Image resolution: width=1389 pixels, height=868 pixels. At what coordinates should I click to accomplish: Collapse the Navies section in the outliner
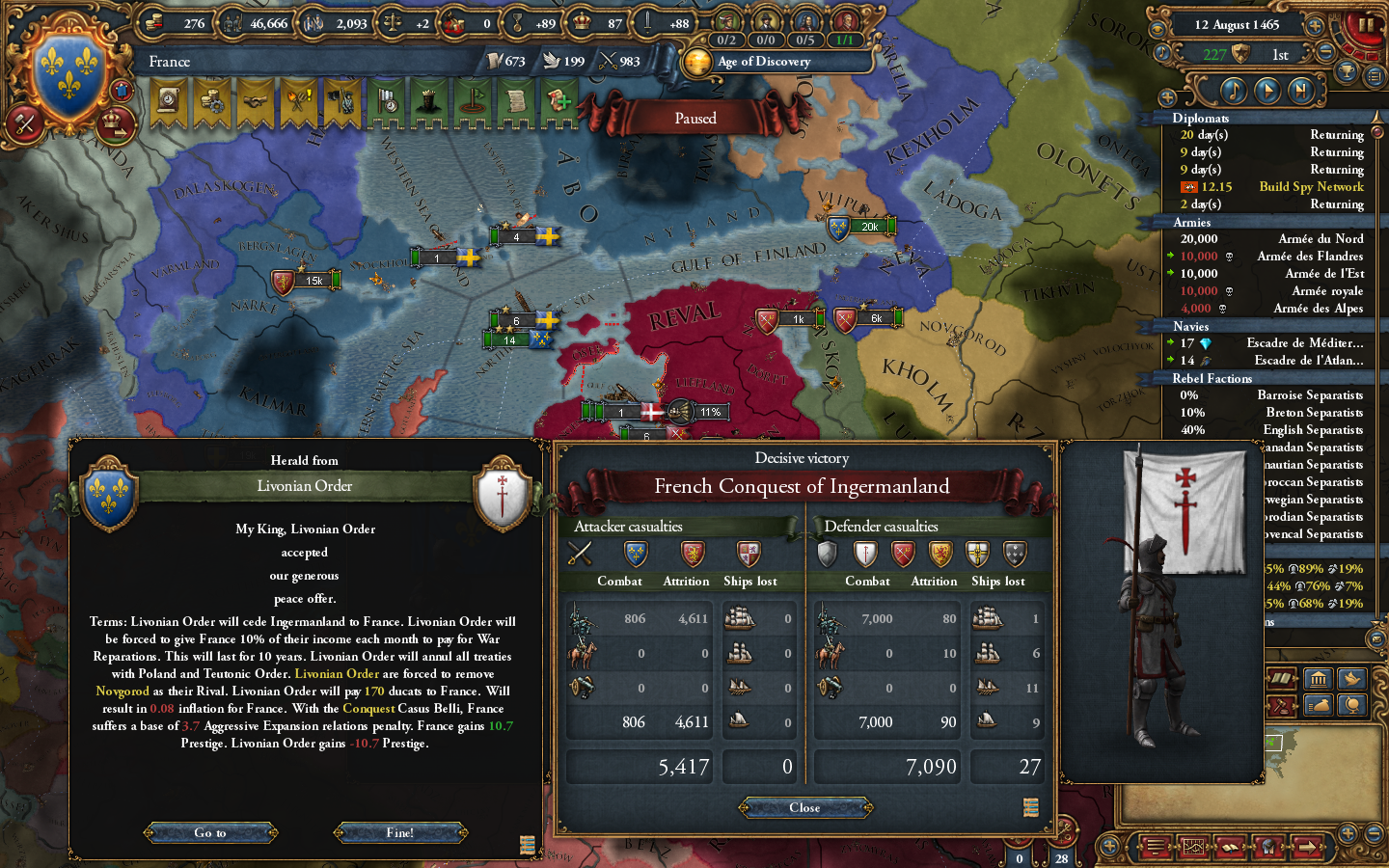click(x=1196, y=326)
